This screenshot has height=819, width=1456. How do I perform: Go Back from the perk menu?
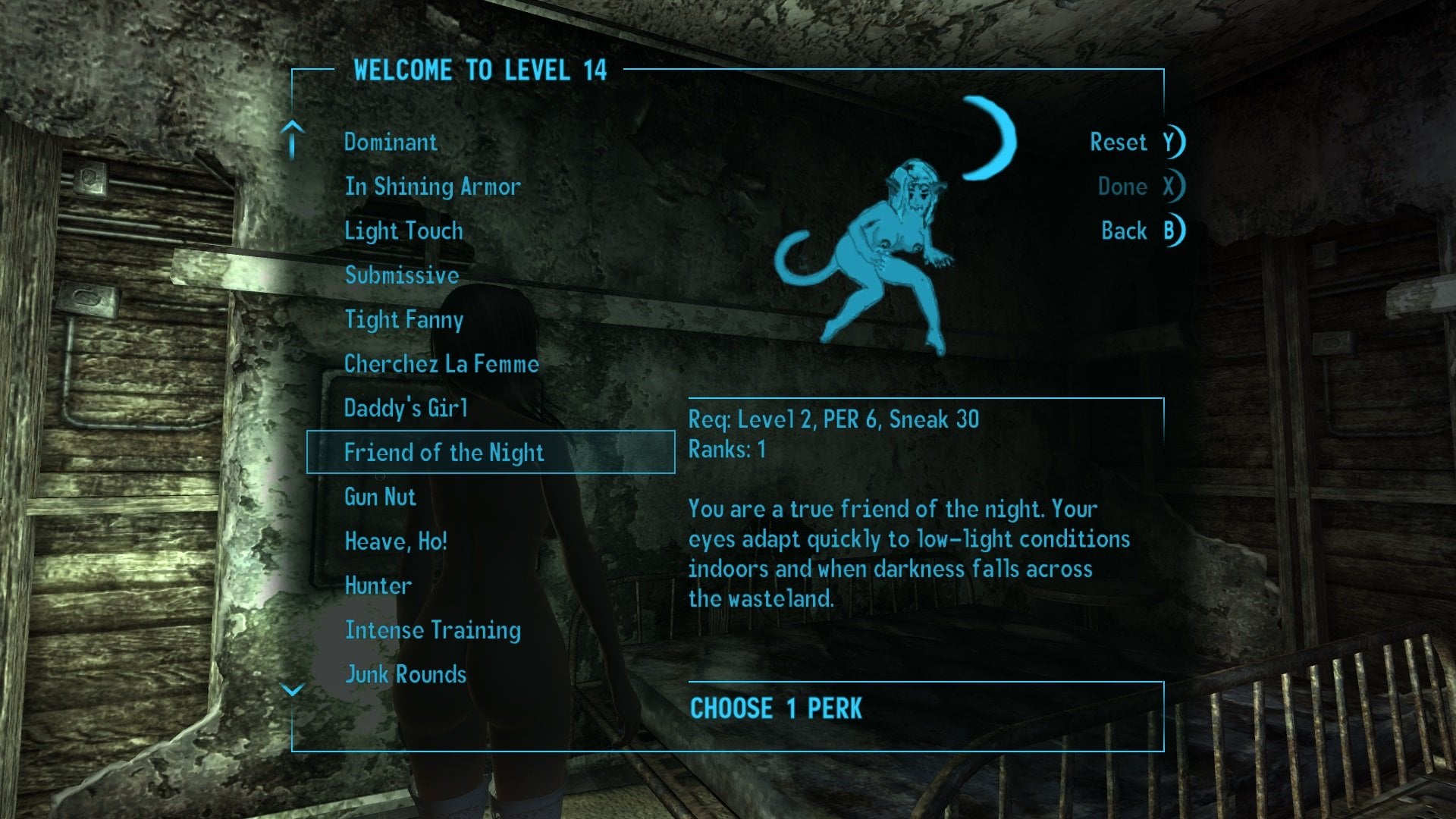[x=1141, y=231]
